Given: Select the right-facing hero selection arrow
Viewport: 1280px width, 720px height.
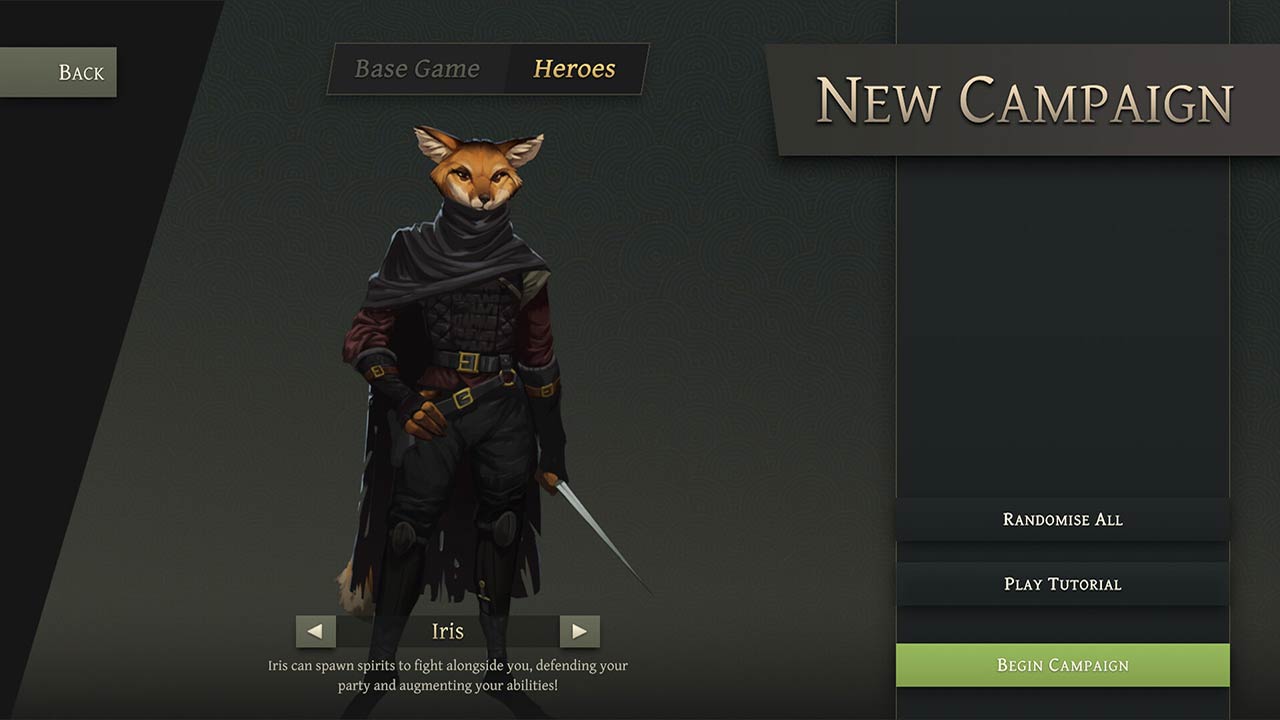Looking at the screenshot, I should [583, 631].
